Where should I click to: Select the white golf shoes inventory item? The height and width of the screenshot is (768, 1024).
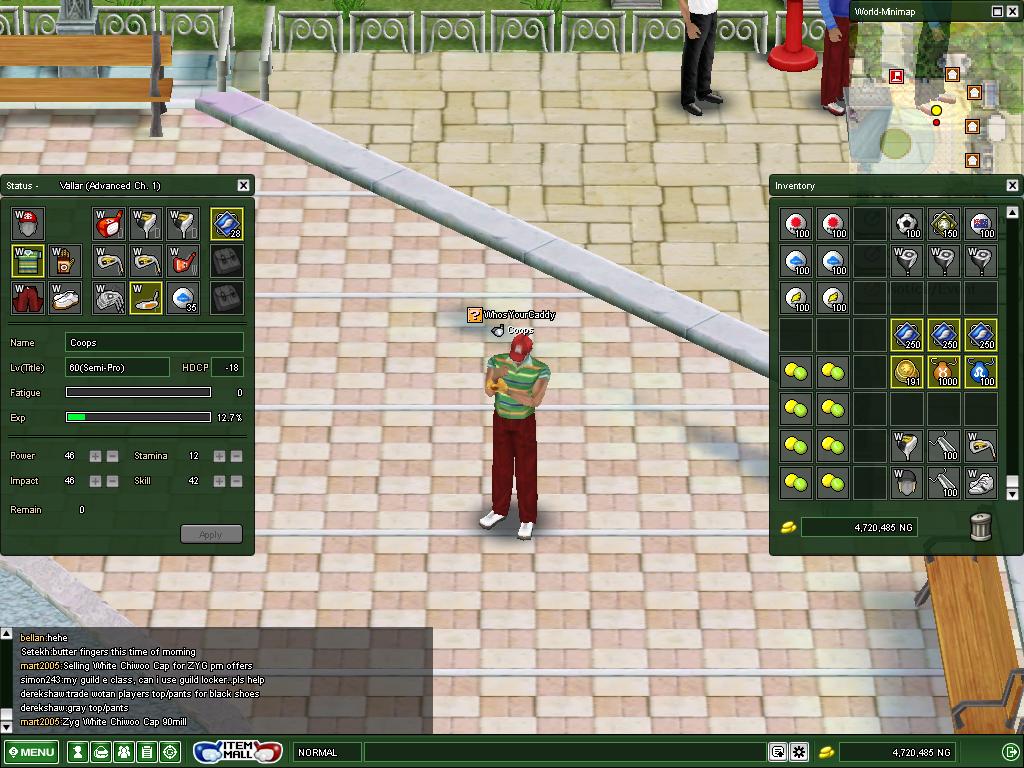[x=980, y=483]
